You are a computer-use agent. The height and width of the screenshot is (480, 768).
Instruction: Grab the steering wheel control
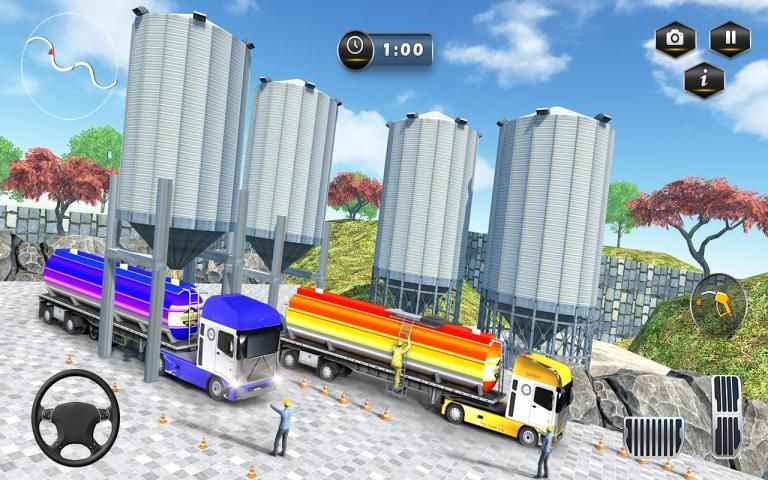click(x=75, y=415)
